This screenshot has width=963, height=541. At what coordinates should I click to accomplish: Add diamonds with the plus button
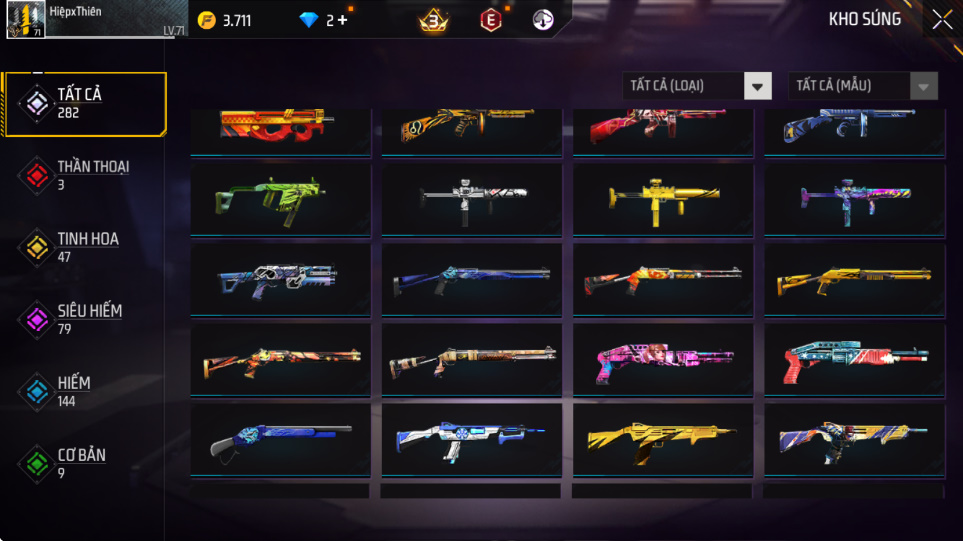343,20
